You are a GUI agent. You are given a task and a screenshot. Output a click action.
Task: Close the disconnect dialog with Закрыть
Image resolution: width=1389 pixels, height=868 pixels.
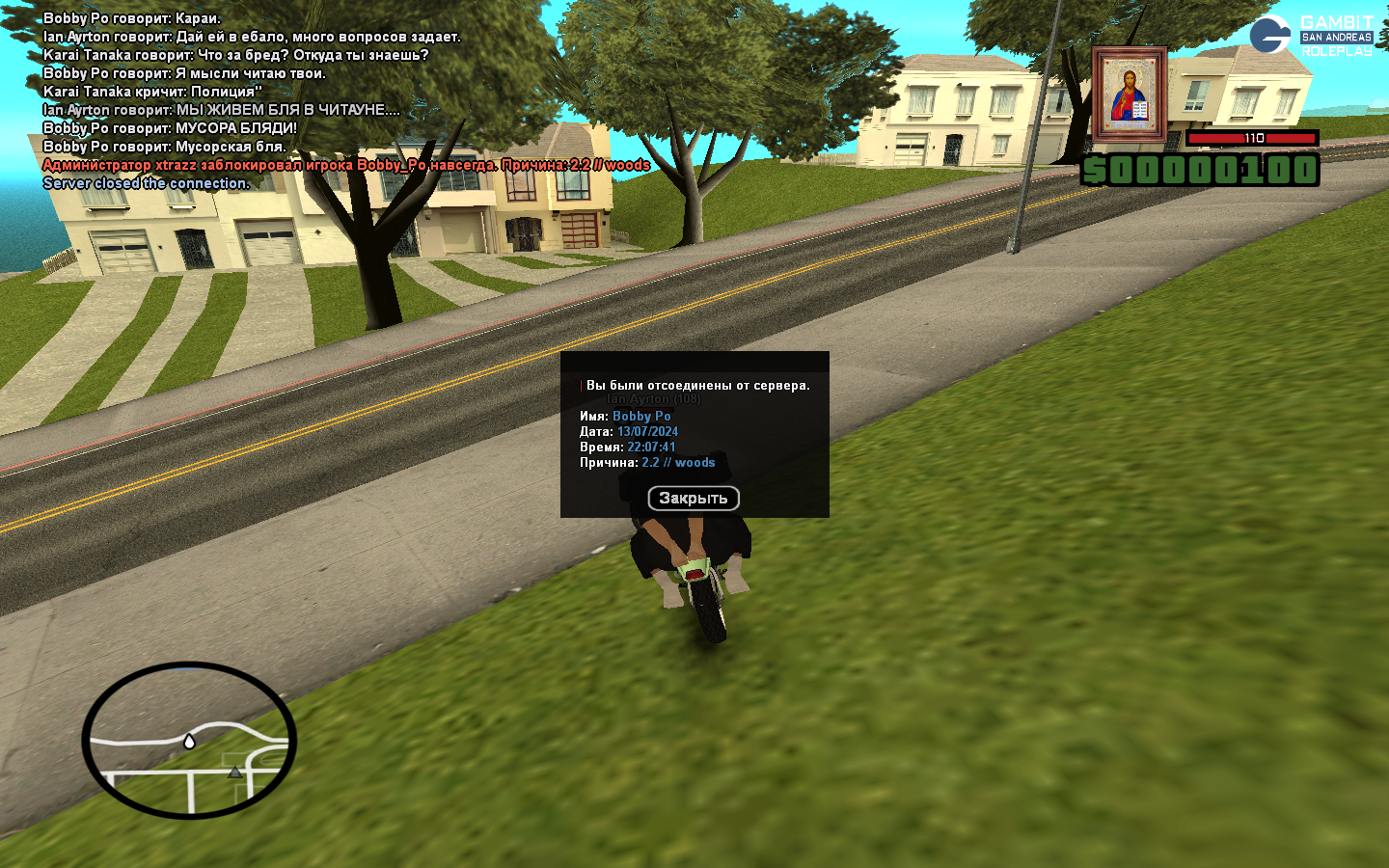tap(693, 498)
